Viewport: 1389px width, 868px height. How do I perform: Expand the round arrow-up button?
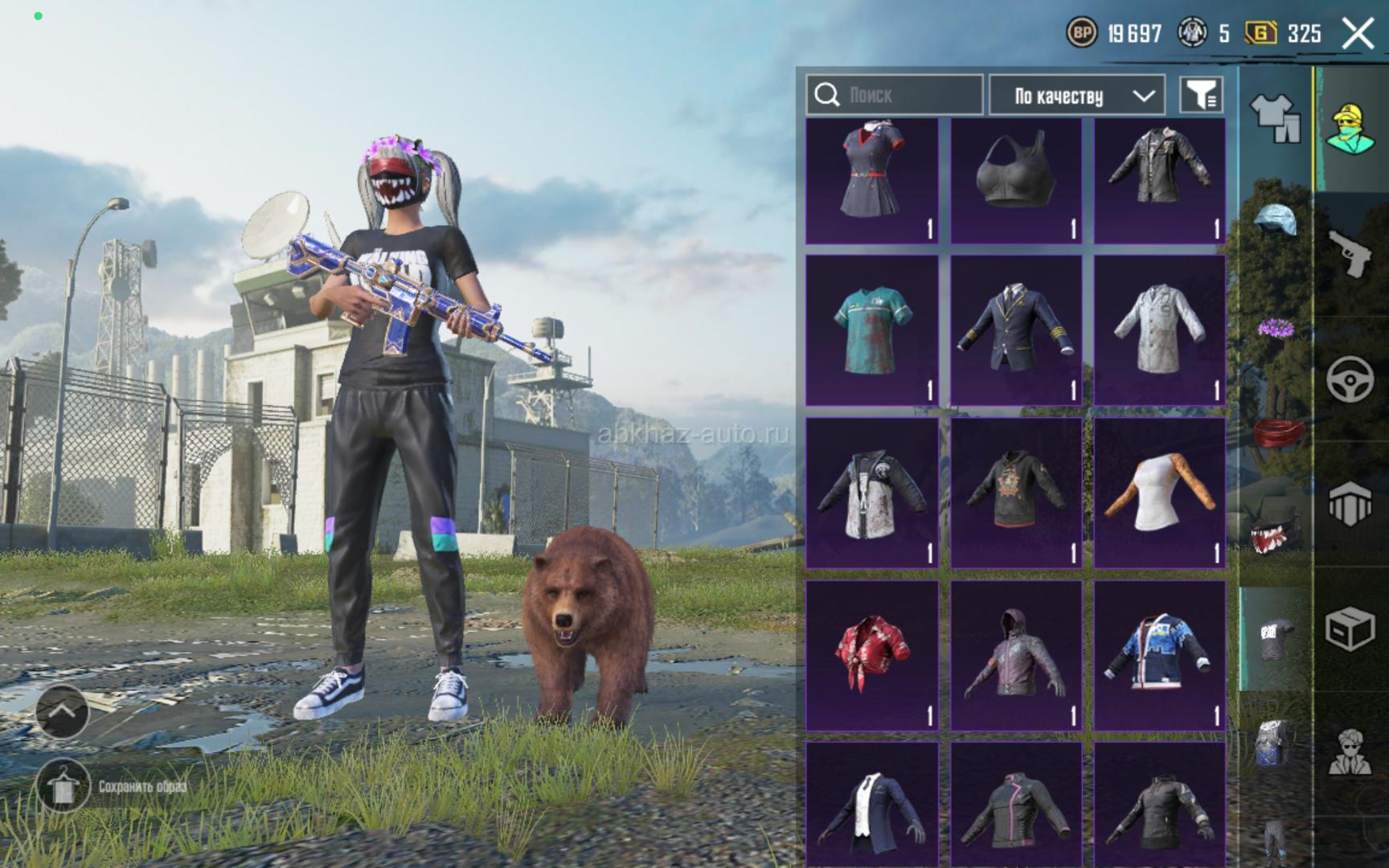tap(63, 710)
